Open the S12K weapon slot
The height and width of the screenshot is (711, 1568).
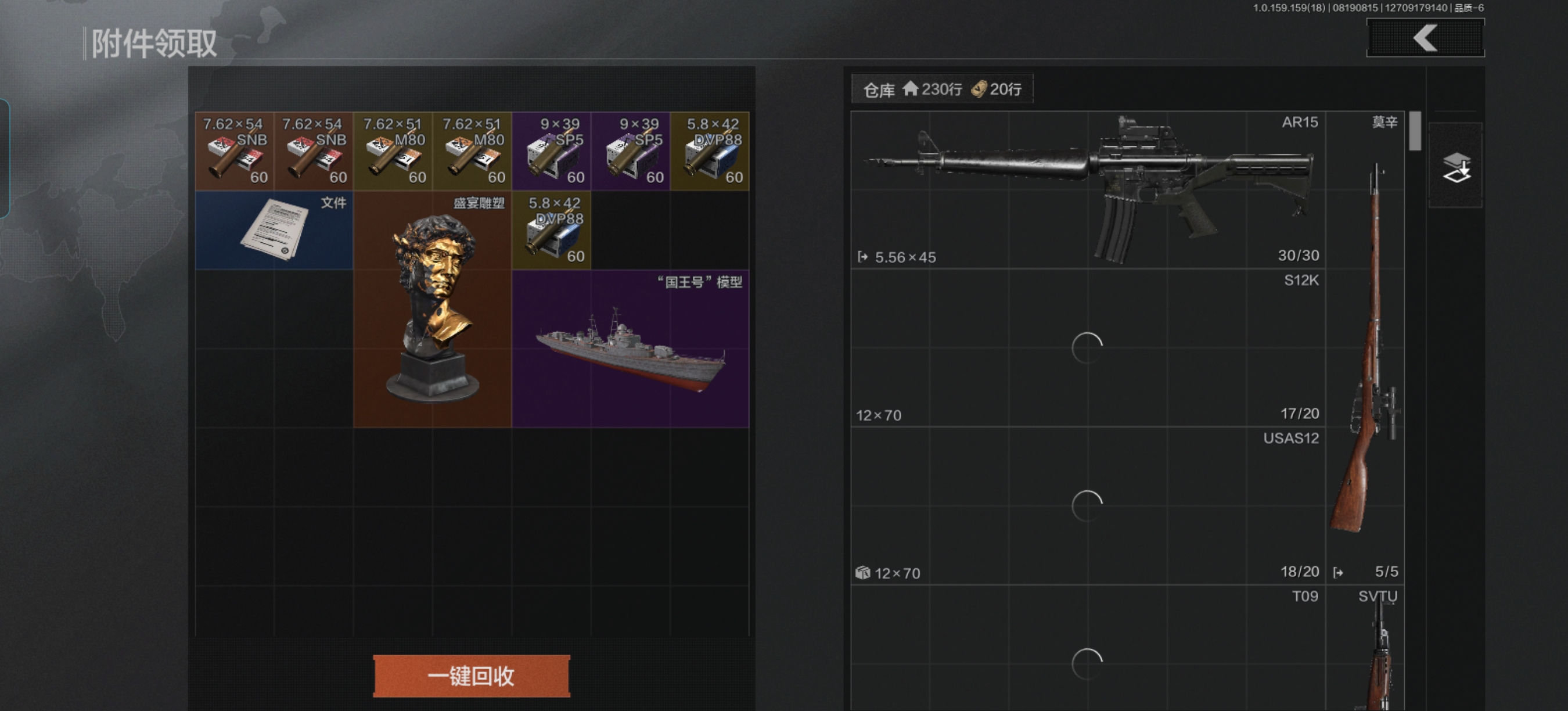pos(1088,347)
